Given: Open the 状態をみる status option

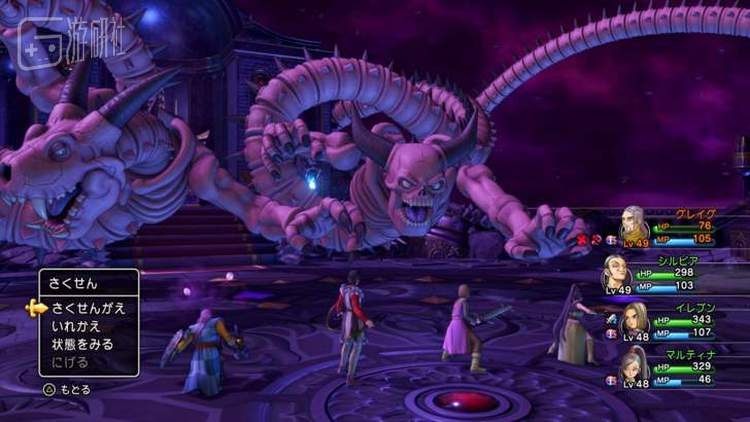Looking at the screenshot, I should pyautogui.click(x=82, y=344).
